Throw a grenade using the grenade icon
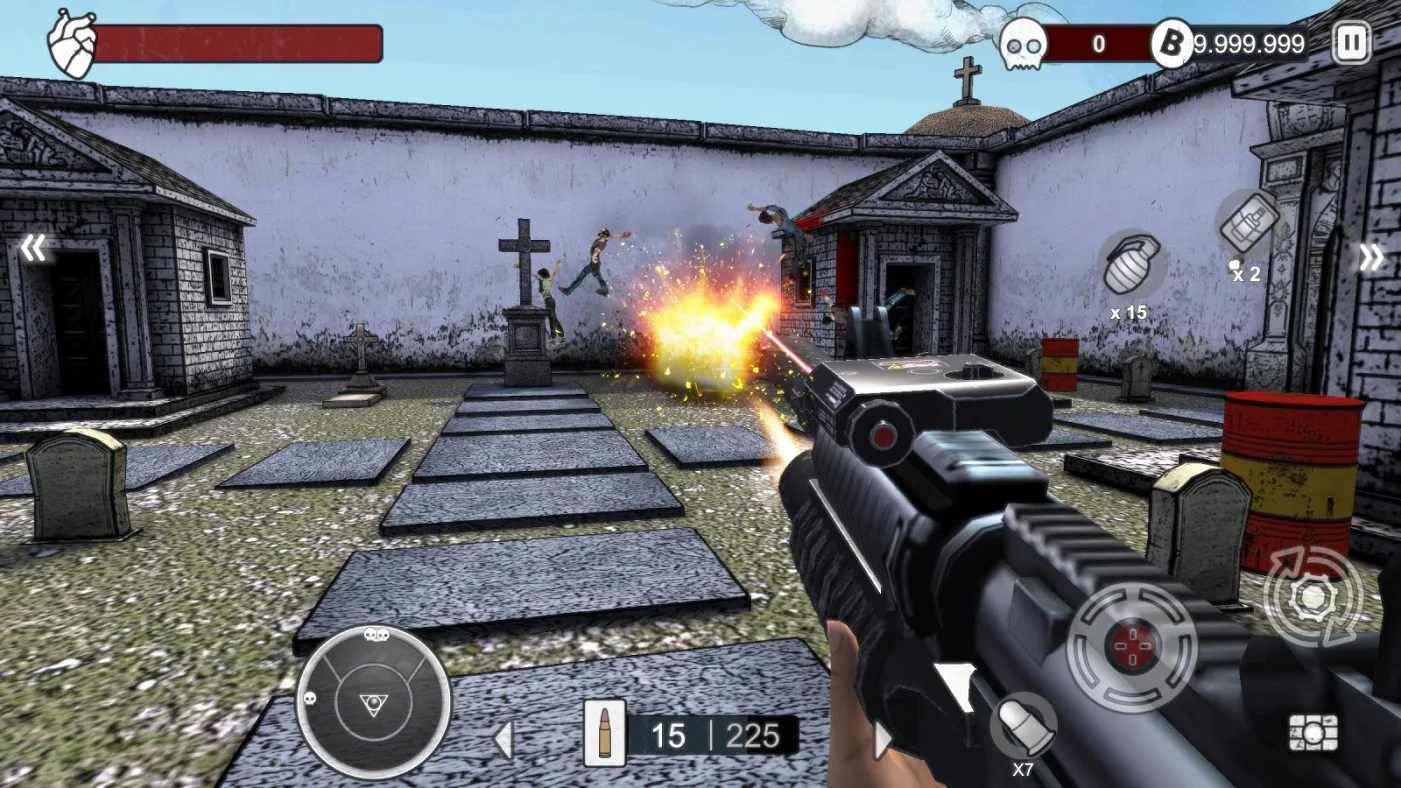The height and width of the screenshot is (788, 1401). coord(1130,263)
